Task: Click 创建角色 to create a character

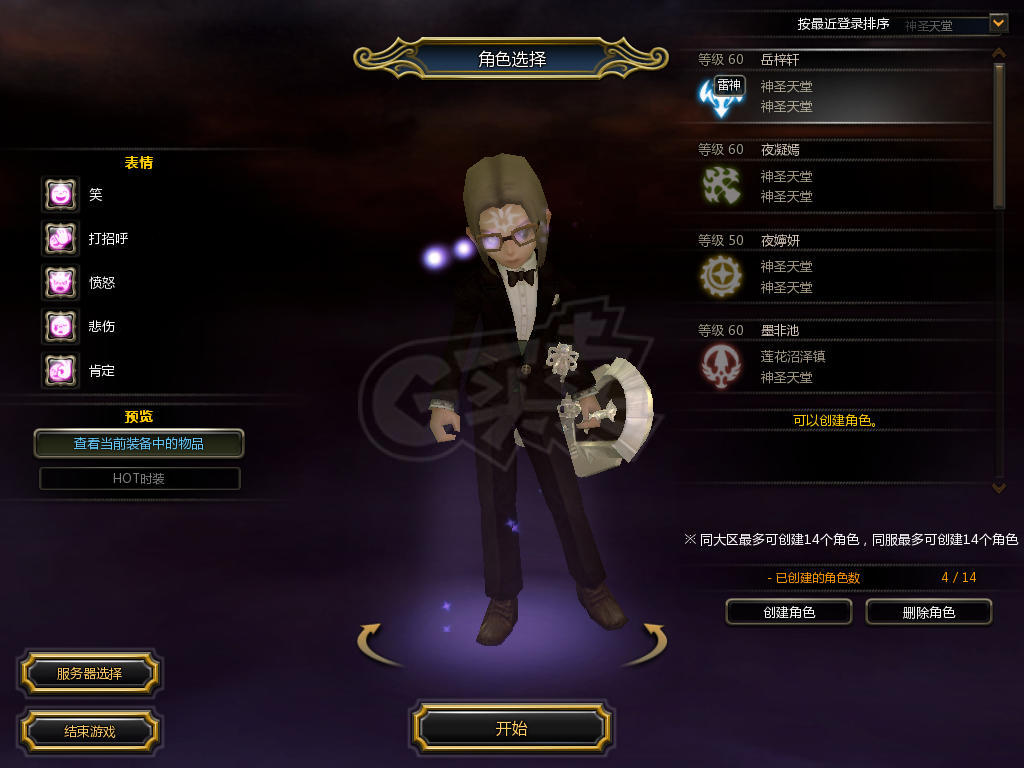Action: tap(788, 612)
